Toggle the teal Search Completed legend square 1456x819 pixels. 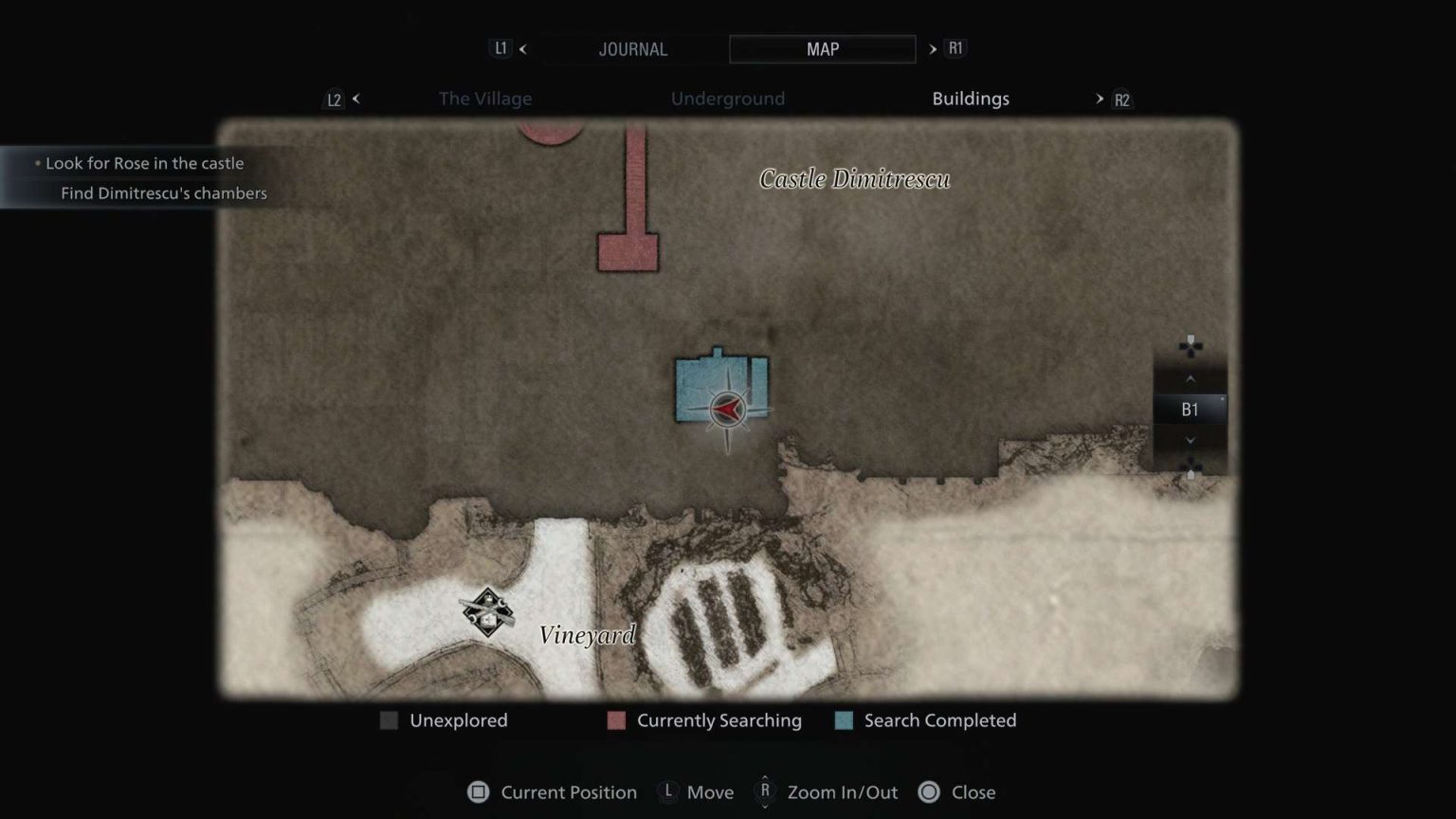[x=842, y=720]
